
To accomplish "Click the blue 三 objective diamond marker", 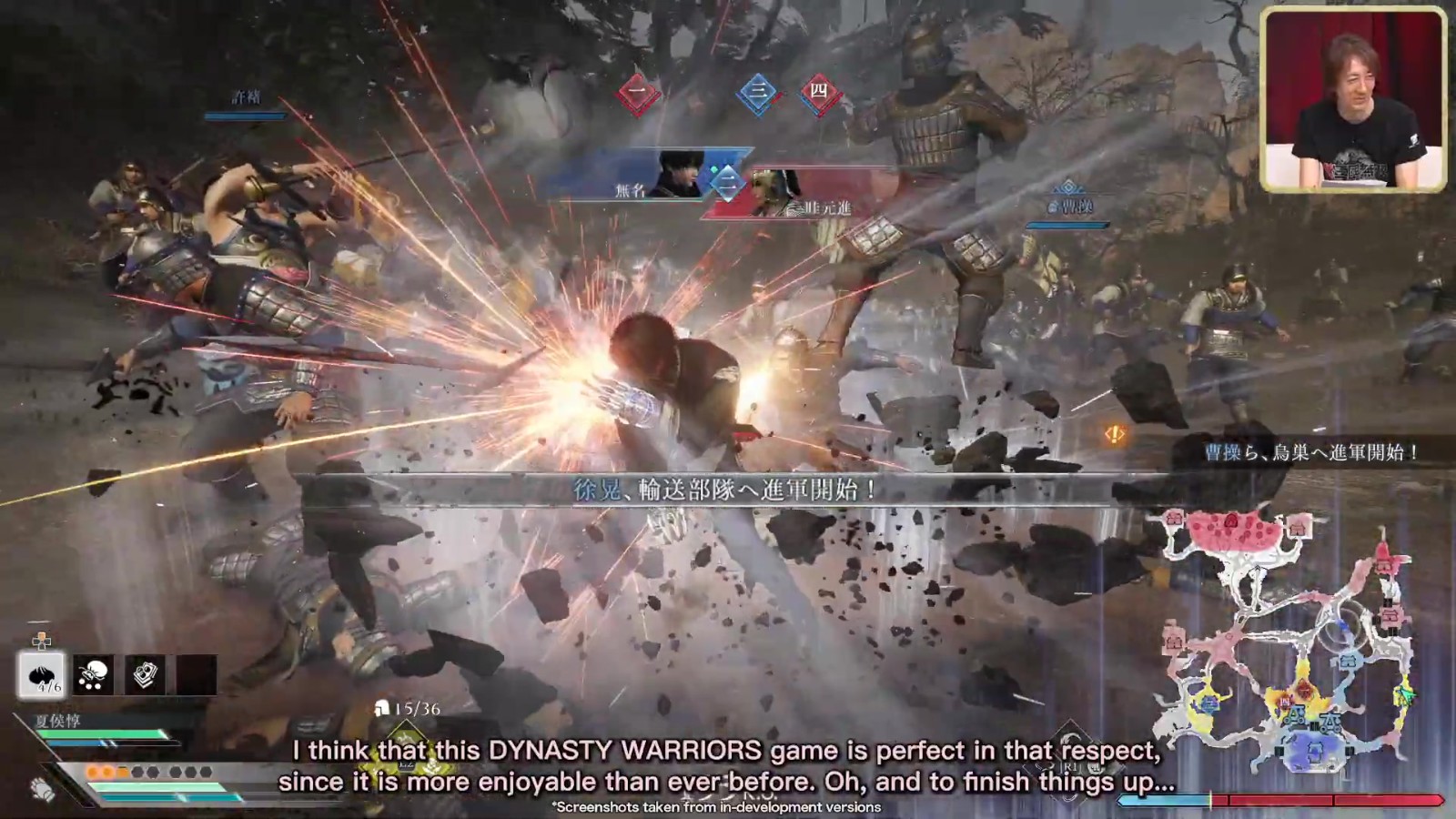I will 757,92.
